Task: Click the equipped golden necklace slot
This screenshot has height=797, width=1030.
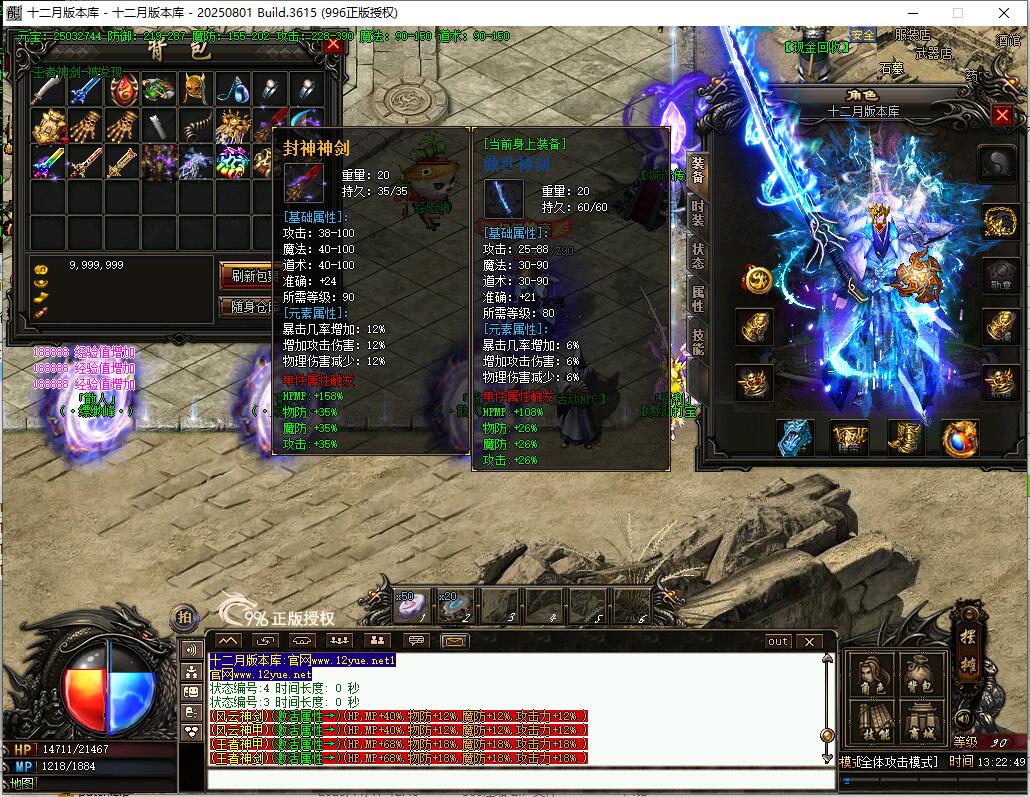Action: (999, 221)
